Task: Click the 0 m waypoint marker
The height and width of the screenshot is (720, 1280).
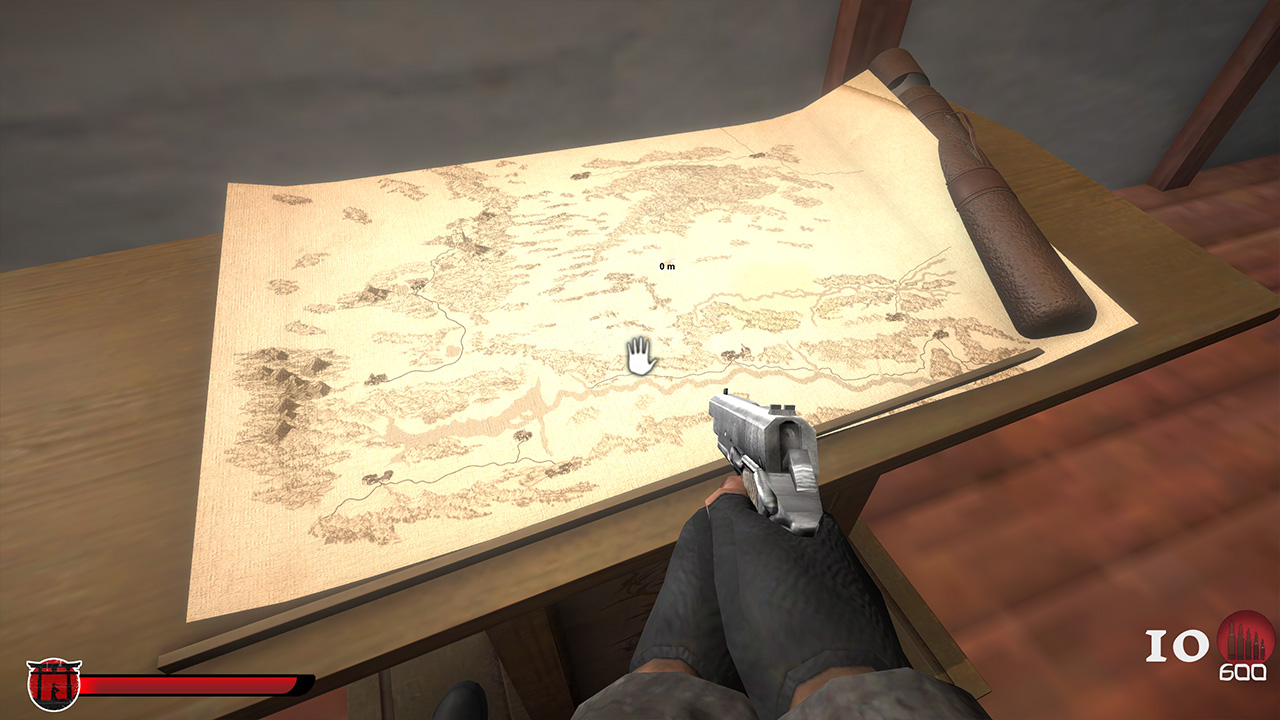Action: point(668,264)
